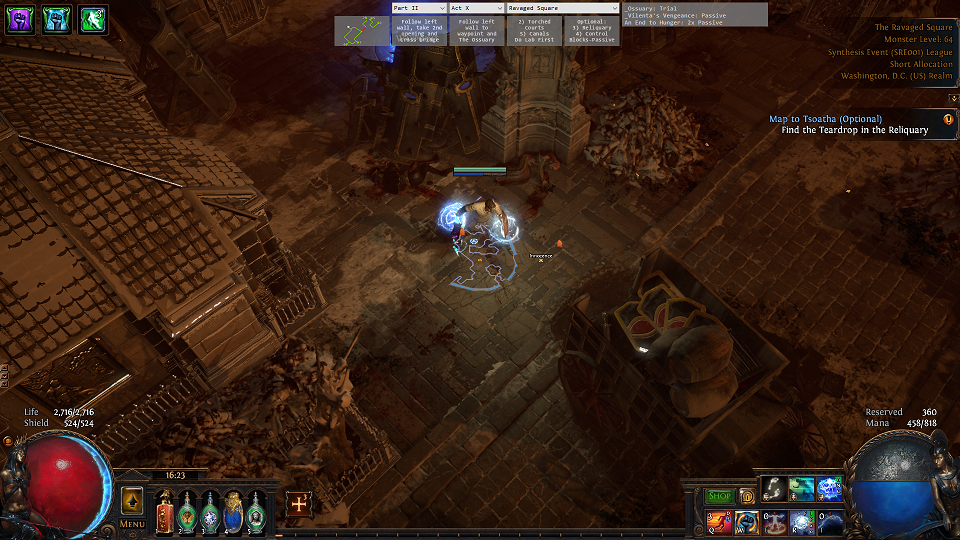
Task: Activate the blue fist skill bound to W
Action: pyautogui.click(x=747, y=522)
